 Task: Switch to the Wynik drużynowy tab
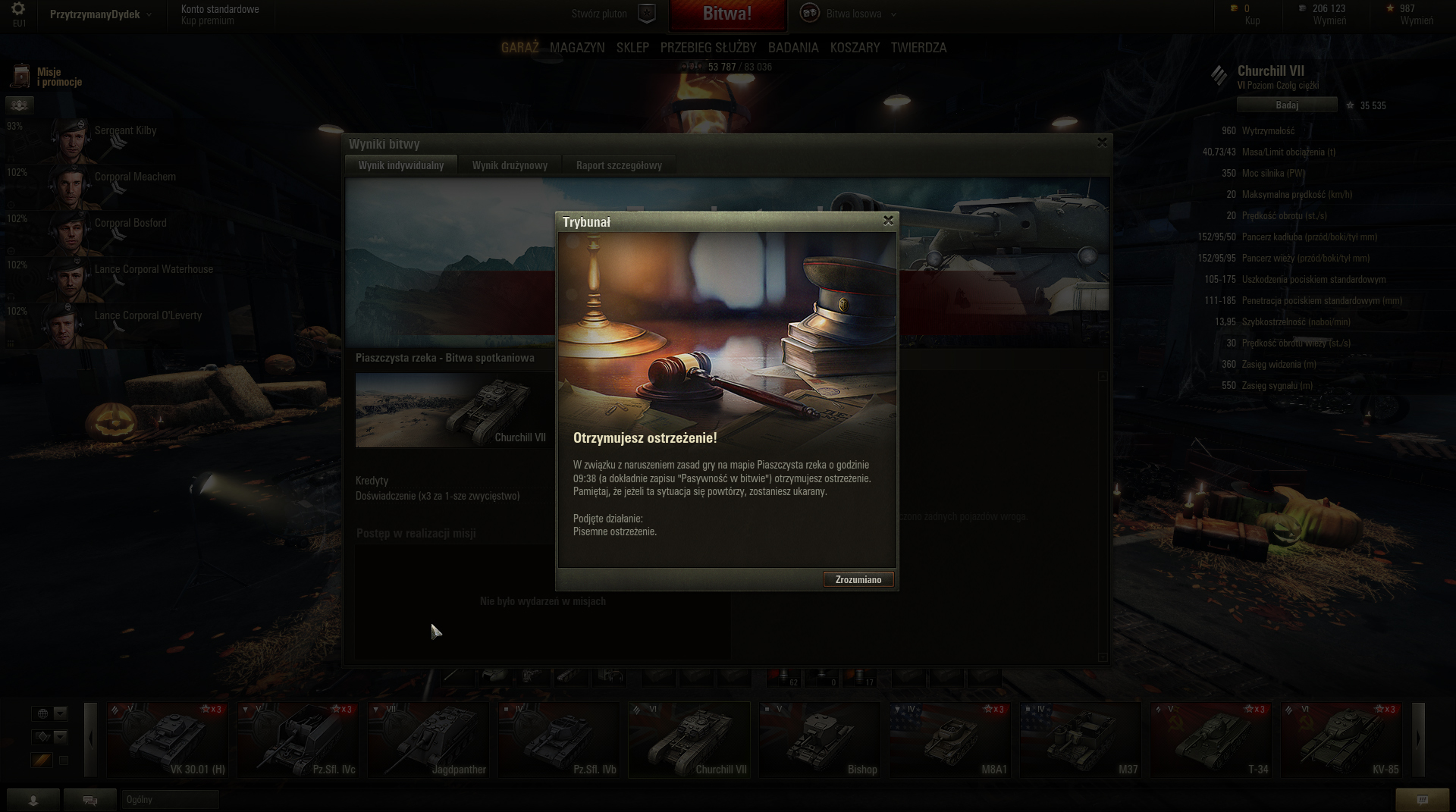click(x=510, y=165)
